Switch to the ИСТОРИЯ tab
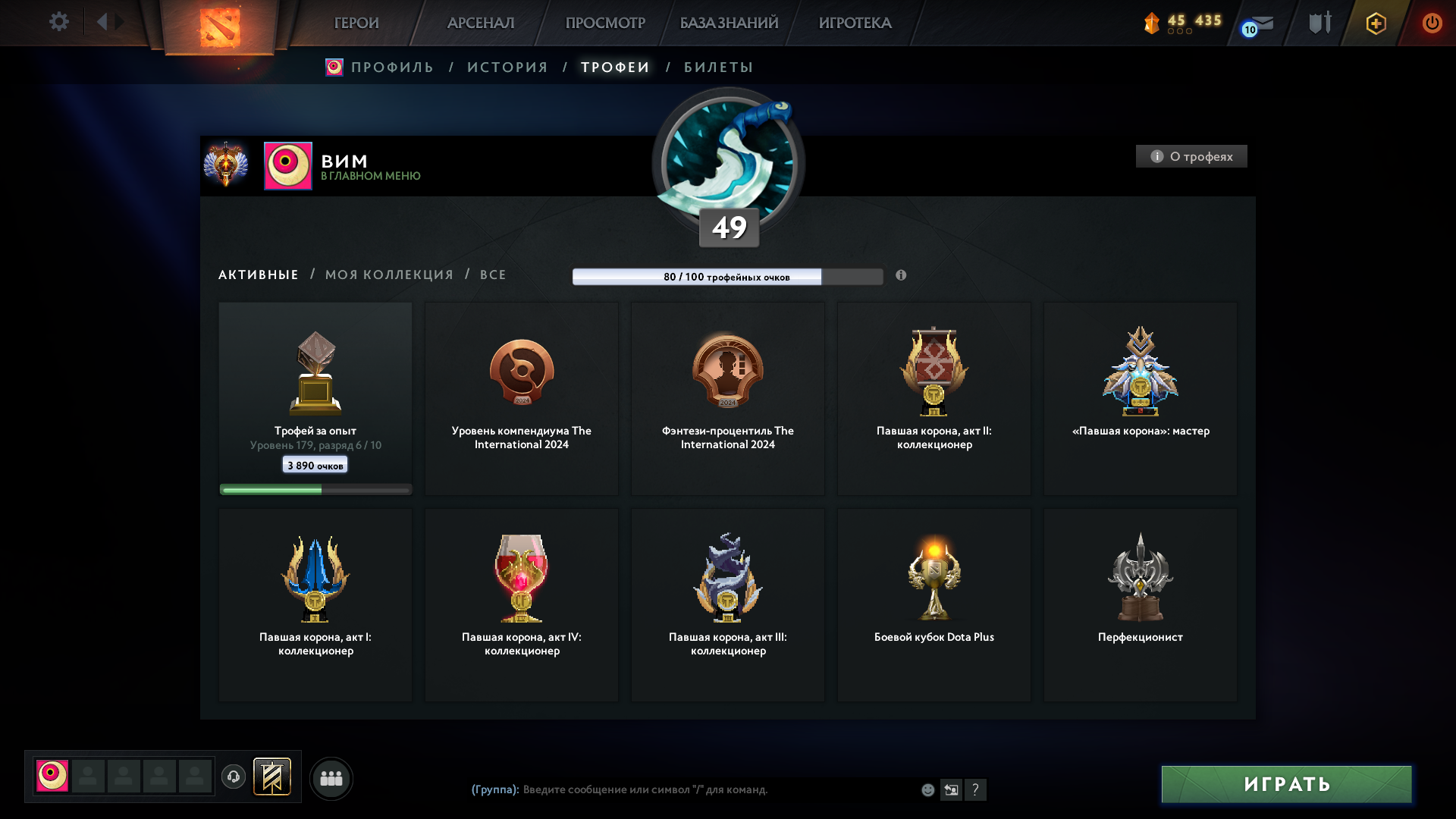 (x=507, y=67)
